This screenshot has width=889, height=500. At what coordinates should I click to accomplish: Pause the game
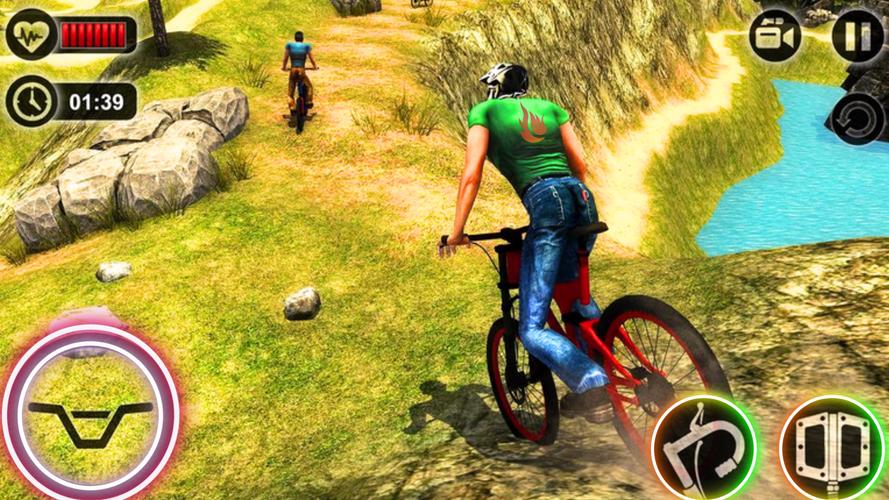click(856, 36)
